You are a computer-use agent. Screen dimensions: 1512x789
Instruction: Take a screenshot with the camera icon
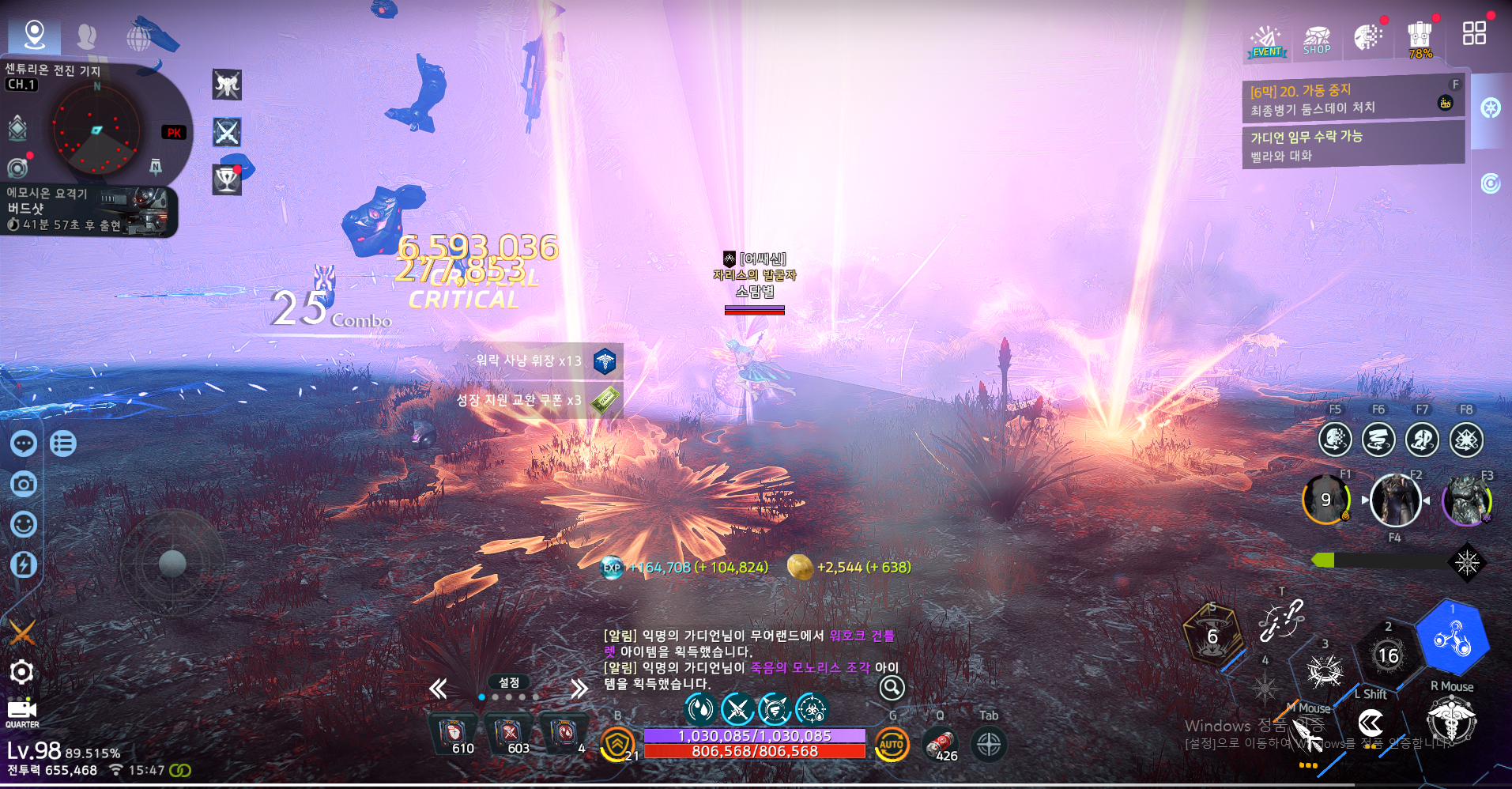pos(24,484)
